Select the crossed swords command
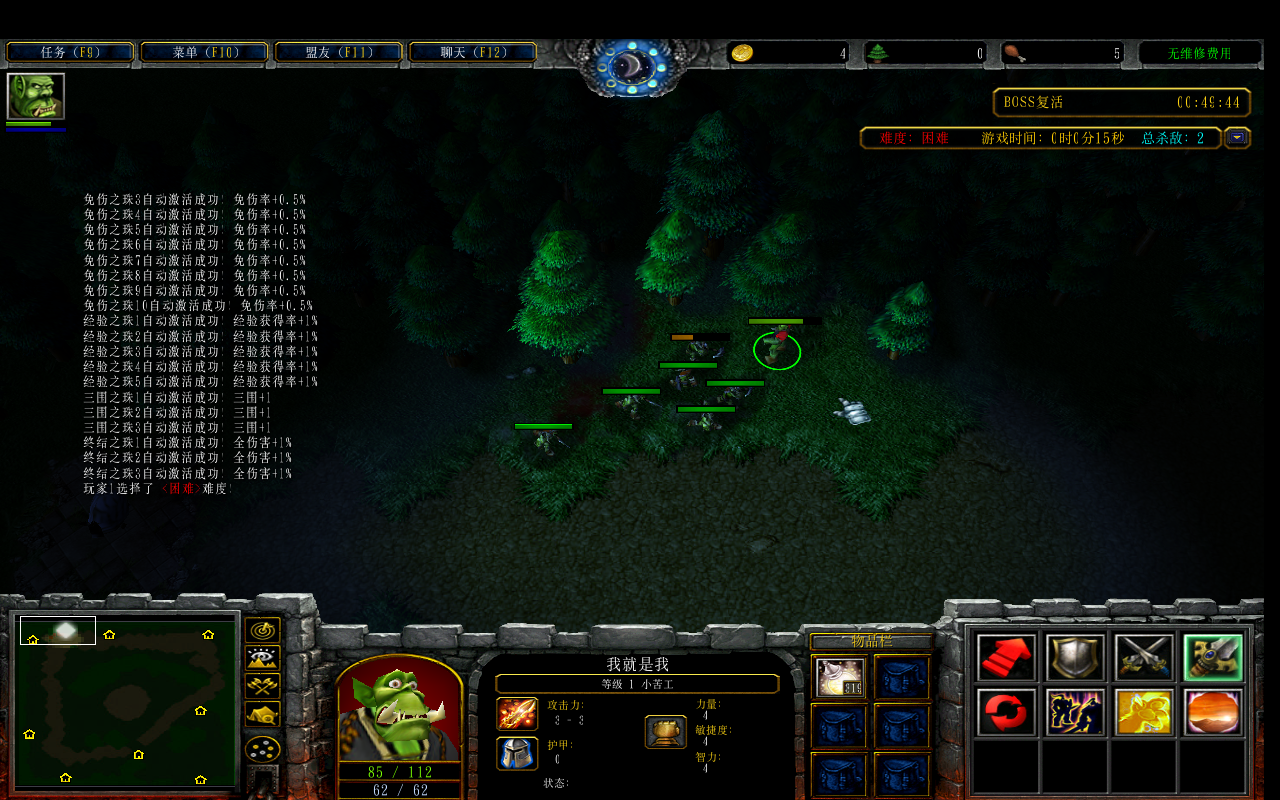 coord(1144,658)
